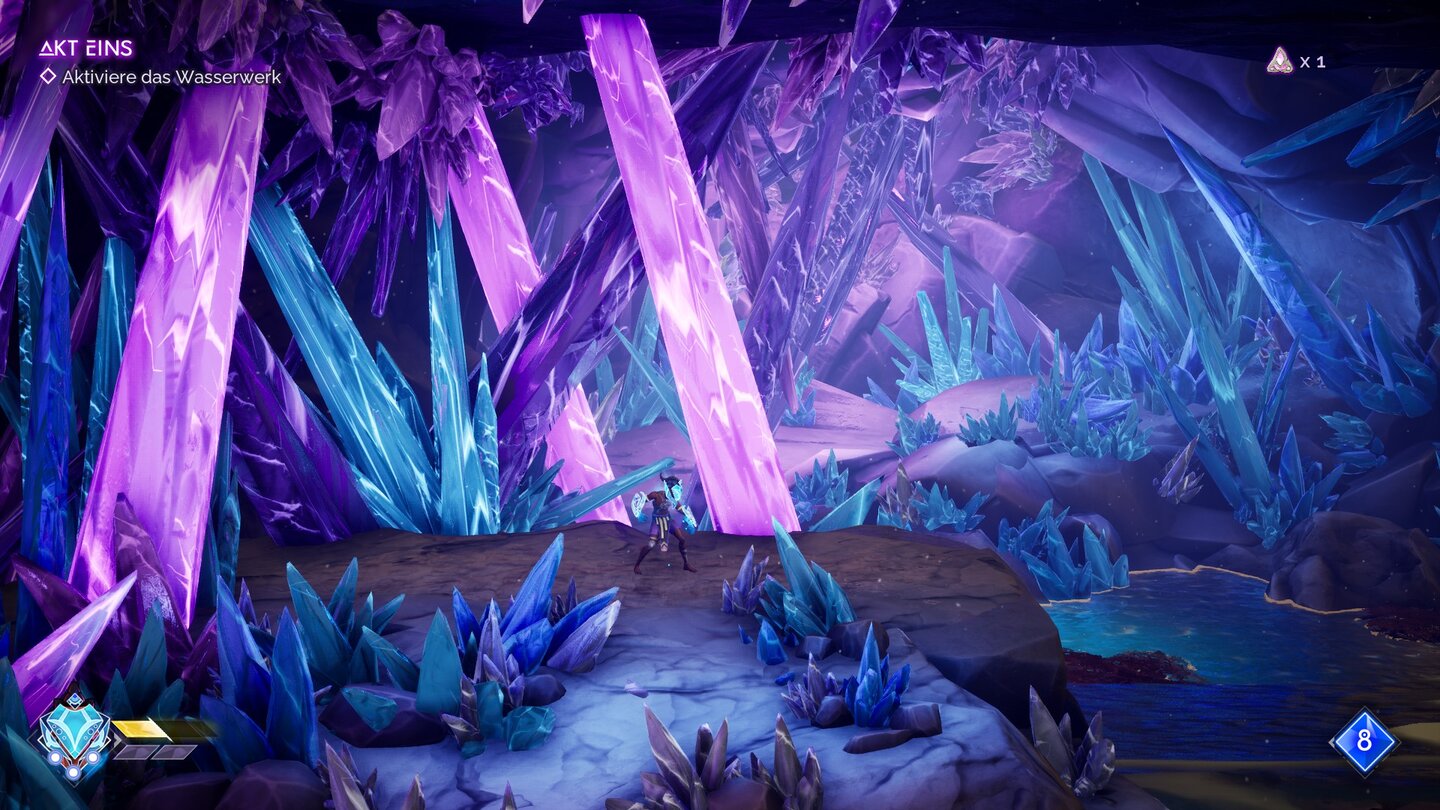1440x810 pixels.
Task: Toggle the first filled stamina segment
Action: coord(139,729)
